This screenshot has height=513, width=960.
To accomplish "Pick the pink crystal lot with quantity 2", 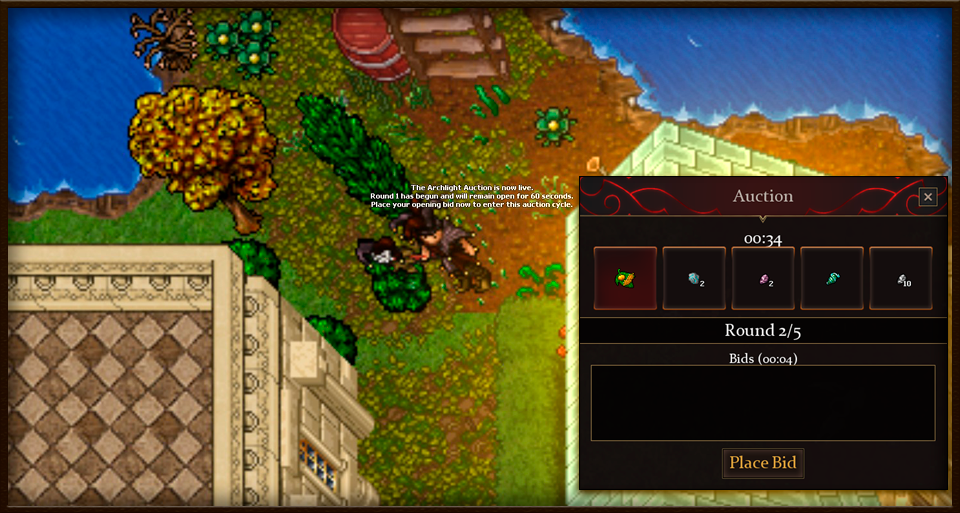I will coord(763,278).
